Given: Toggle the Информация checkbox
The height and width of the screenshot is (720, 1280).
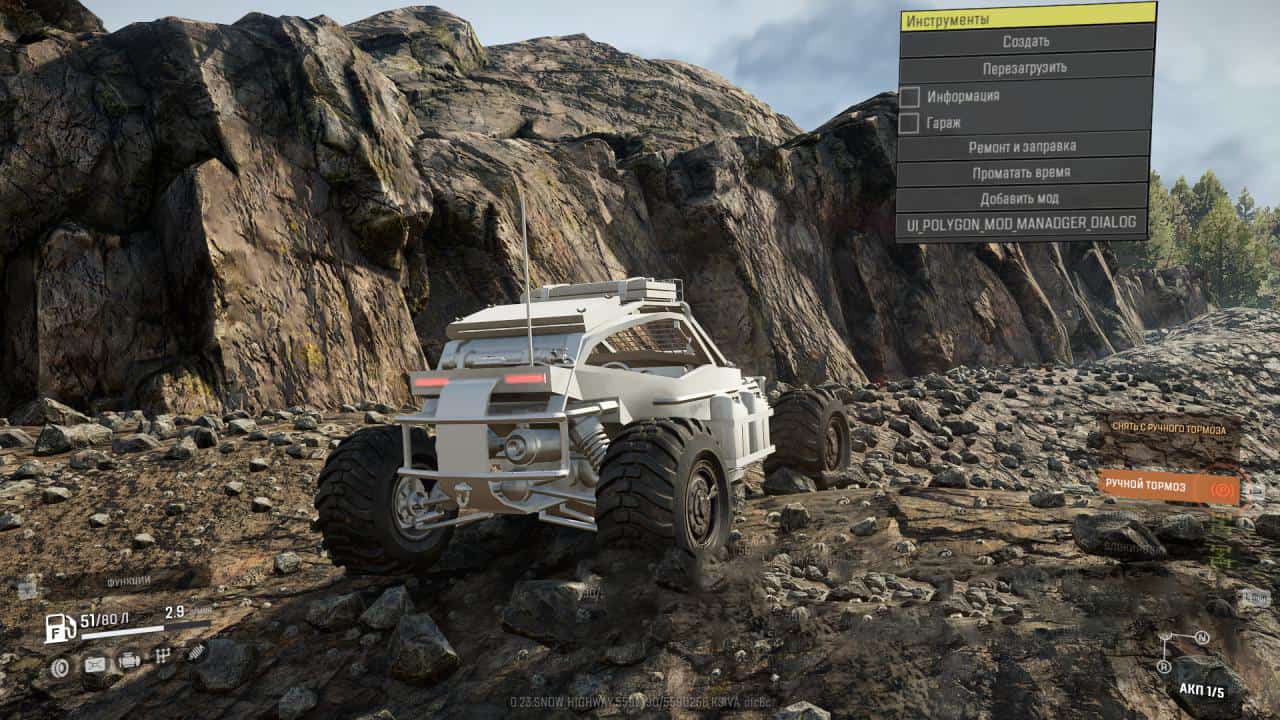Looking at the screenshot, I should click(x=910, y=97).
